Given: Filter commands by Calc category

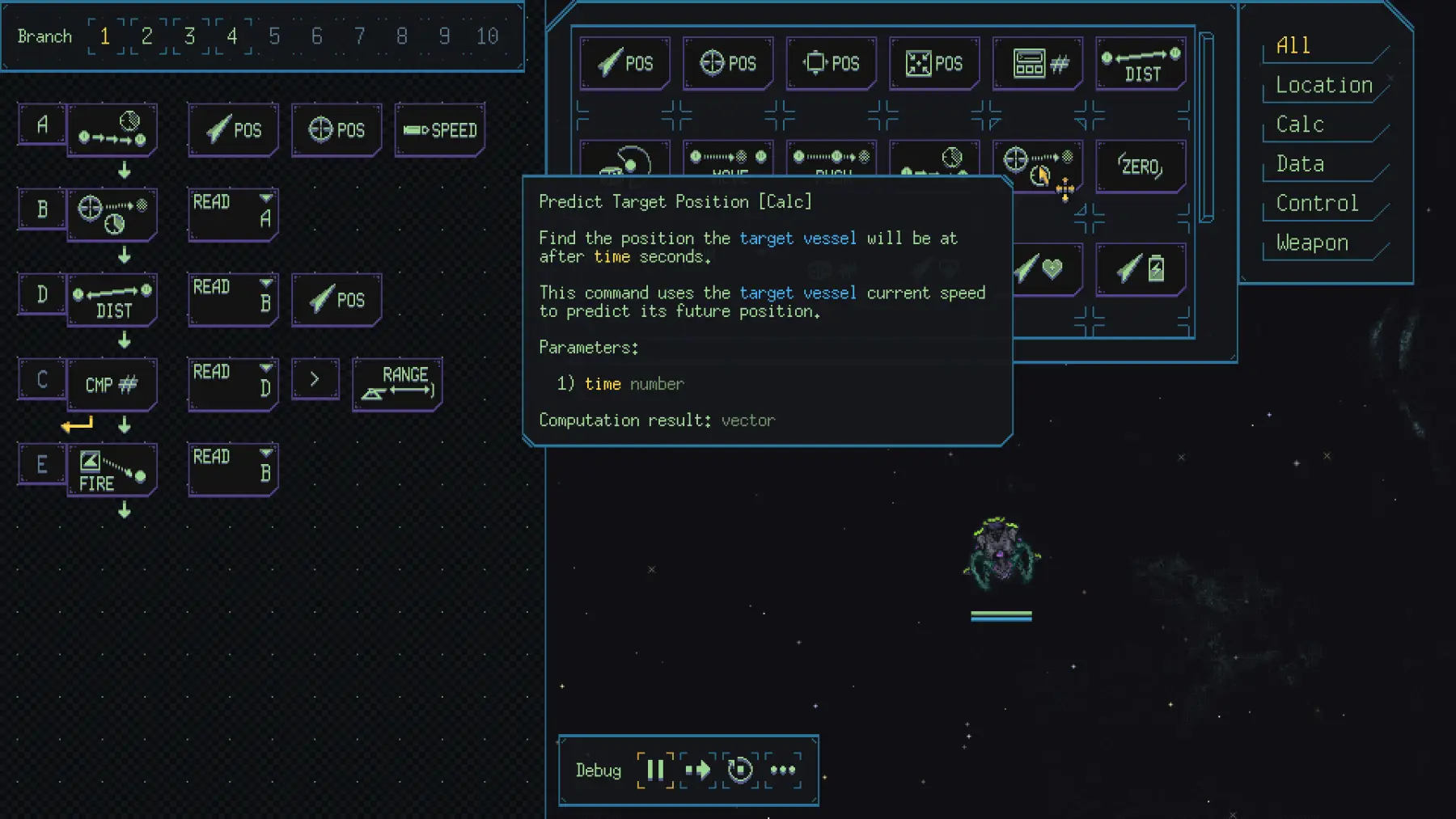Looking at the screenshot, I should point(1300,125).
